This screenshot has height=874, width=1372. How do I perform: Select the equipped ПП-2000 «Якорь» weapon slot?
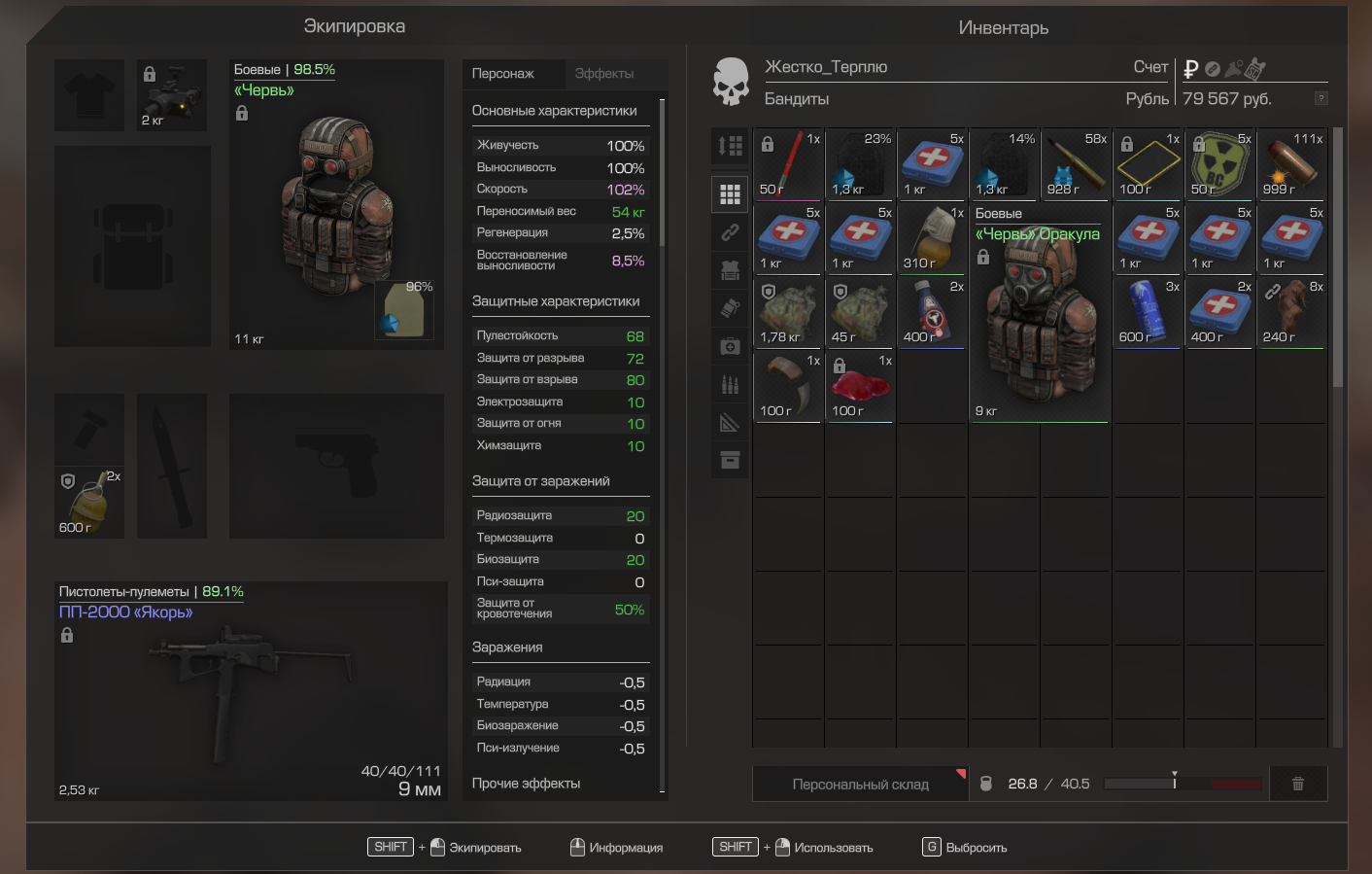[251, 690]
